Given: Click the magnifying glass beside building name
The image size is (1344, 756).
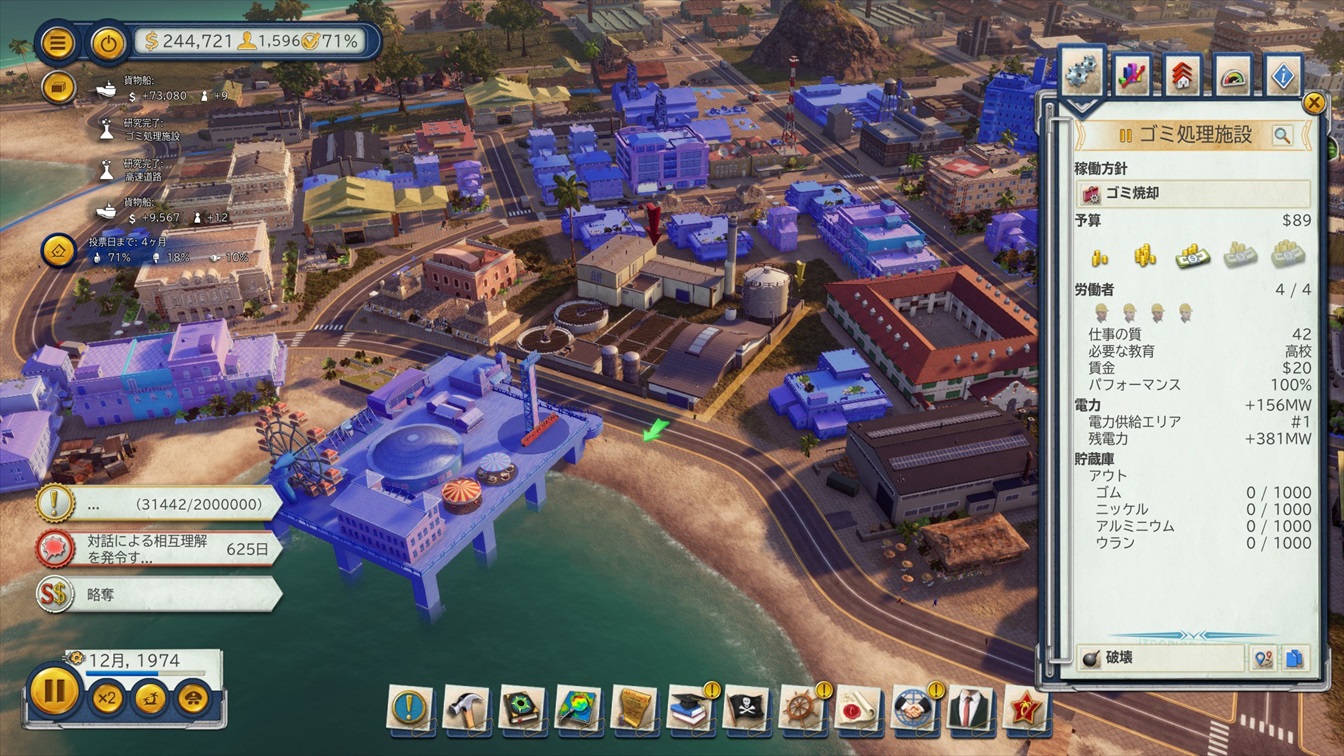Looking at the screenshot, I should point(1281,136).
